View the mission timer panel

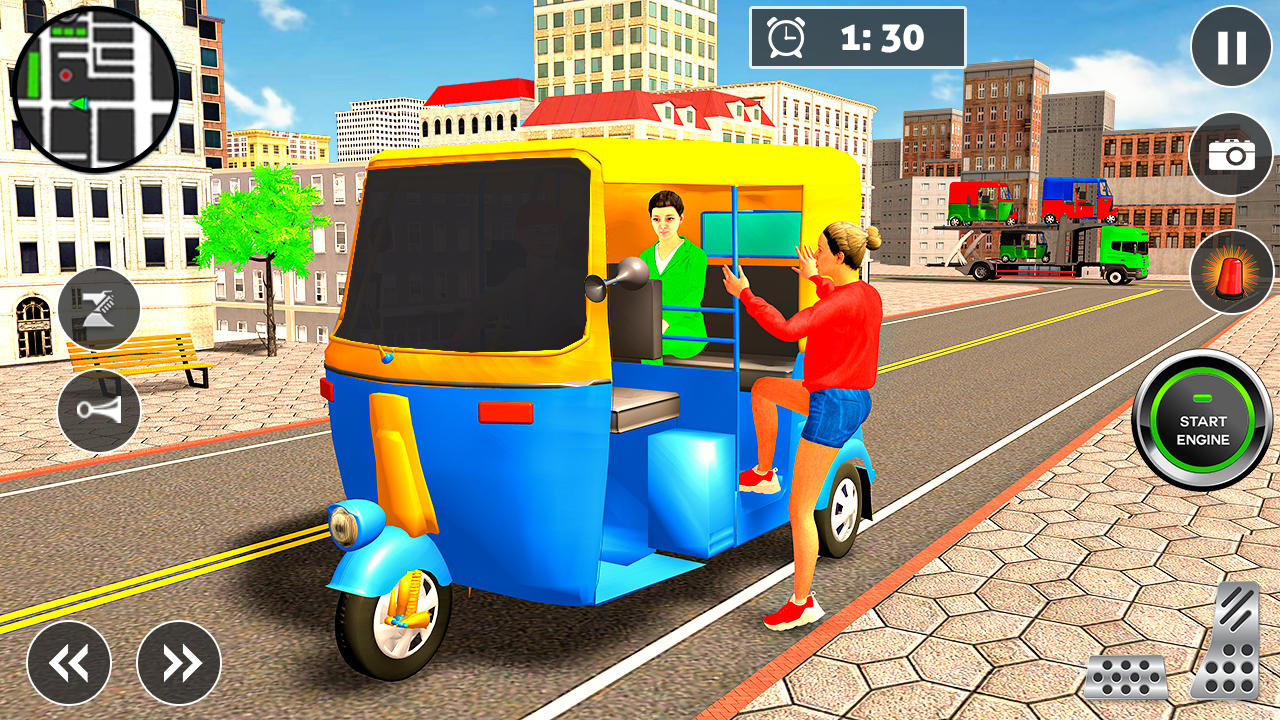[857, 35]
